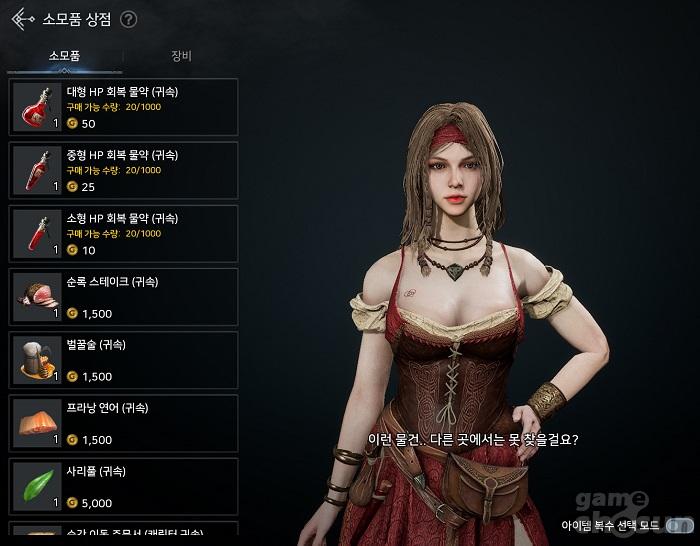
Task: Switch to the 소모품 tab
Action: pos(64,57)
